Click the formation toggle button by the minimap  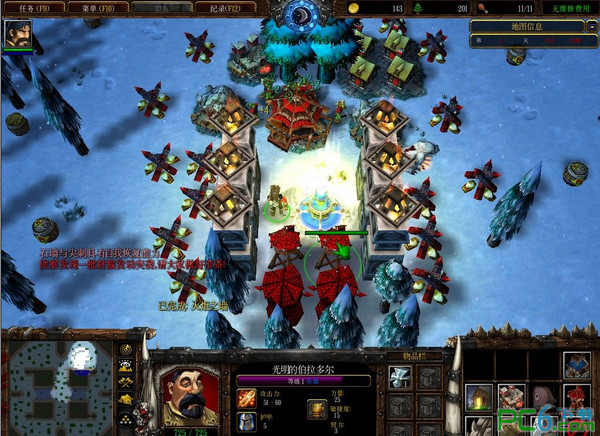[126, 420]
